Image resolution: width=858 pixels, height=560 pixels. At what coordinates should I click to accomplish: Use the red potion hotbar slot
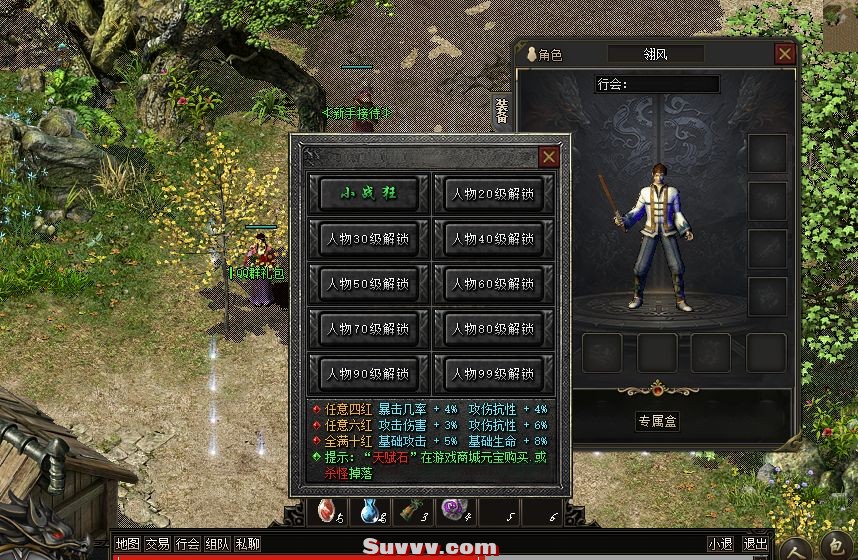(327, 511)
